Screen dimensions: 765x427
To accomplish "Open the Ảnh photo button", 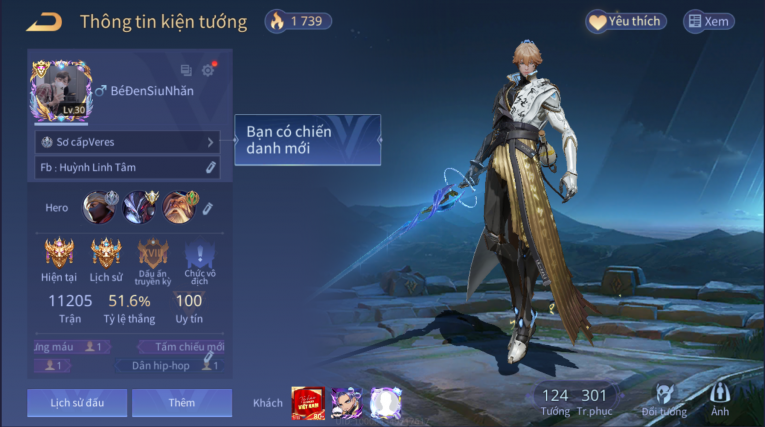I will [x=720, y=398].
